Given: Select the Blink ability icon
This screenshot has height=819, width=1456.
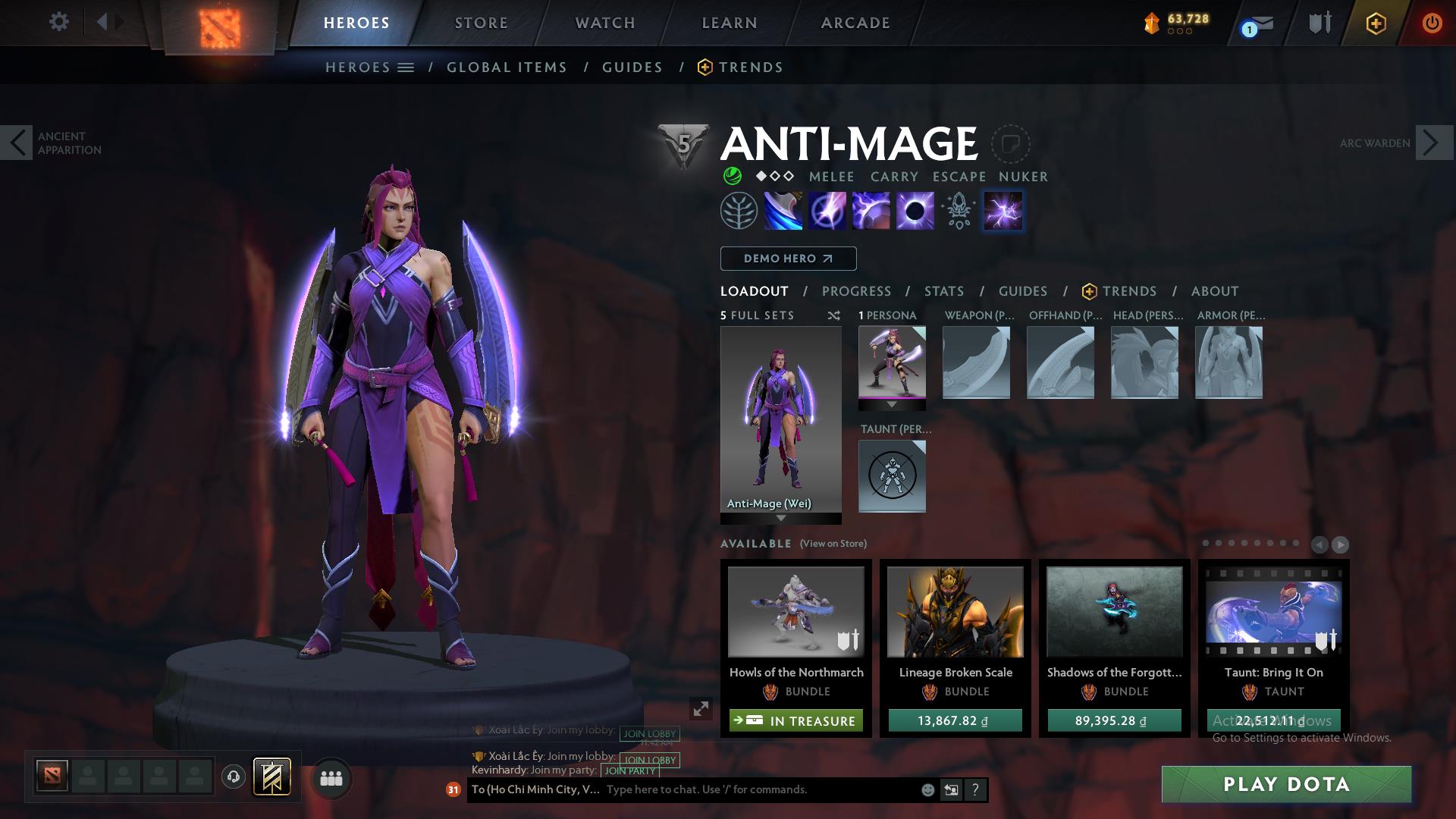Looking at the screenshot, I should pyautogui.click(x=827, y=211).
